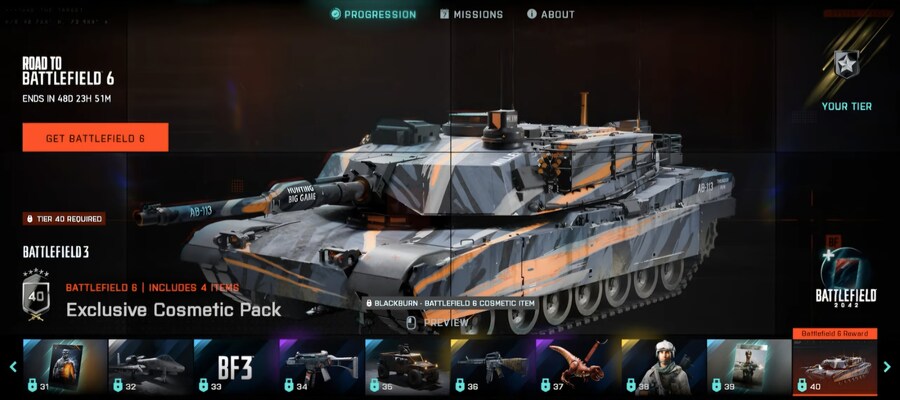Go to the About tab
This screenshot has width=900, height=400.
tap(550, 14)
